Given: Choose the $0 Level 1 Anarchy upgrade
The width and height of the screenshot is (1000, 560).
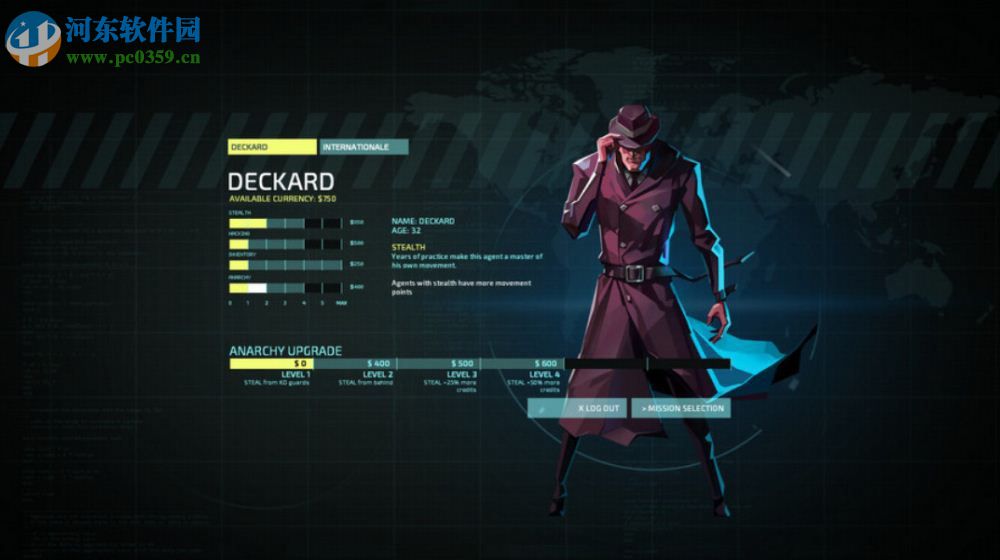Looking at the screenshot, I should point(271,363).
